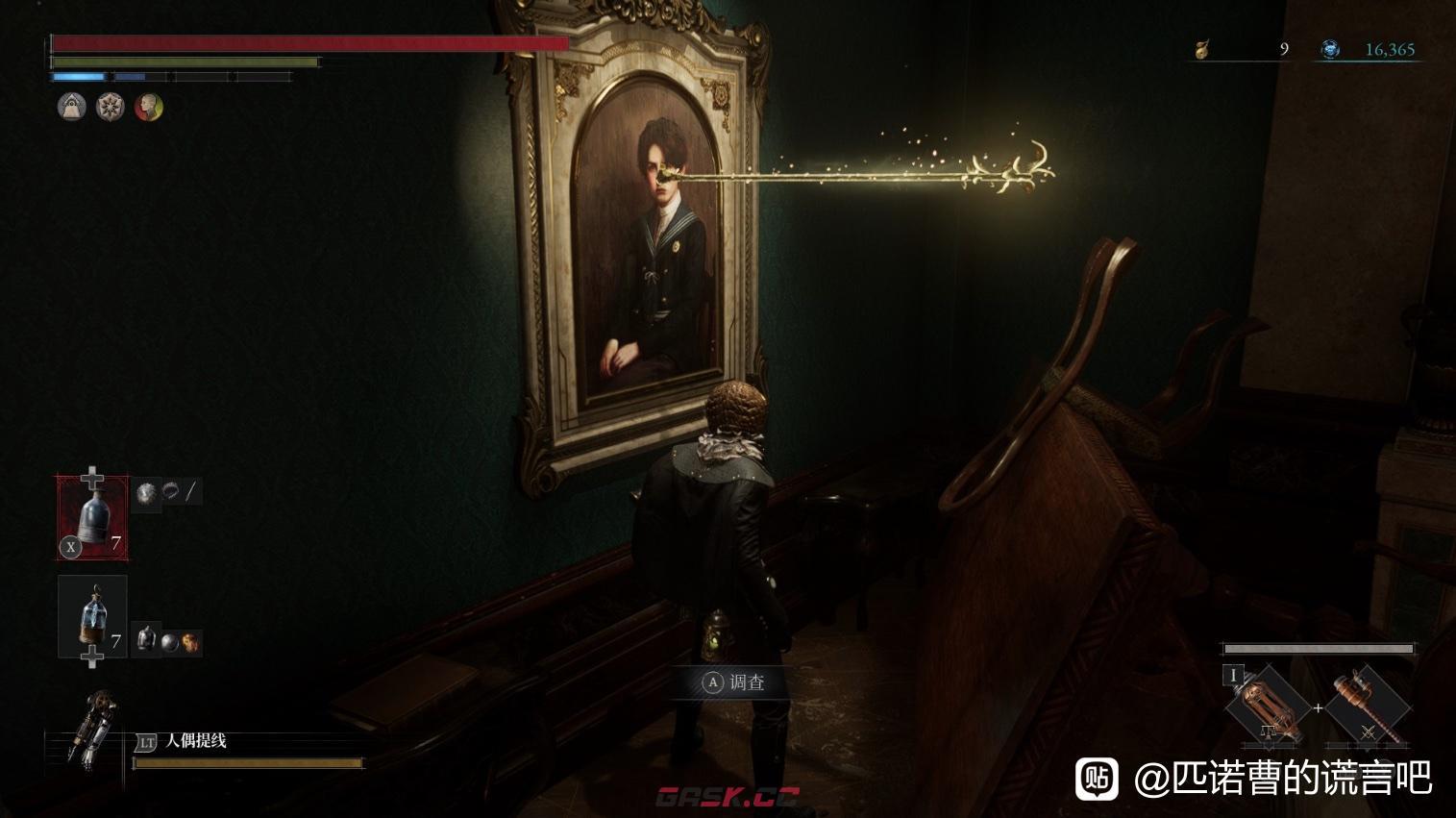Select the blue crystal lantern item slot

point(92,616)
